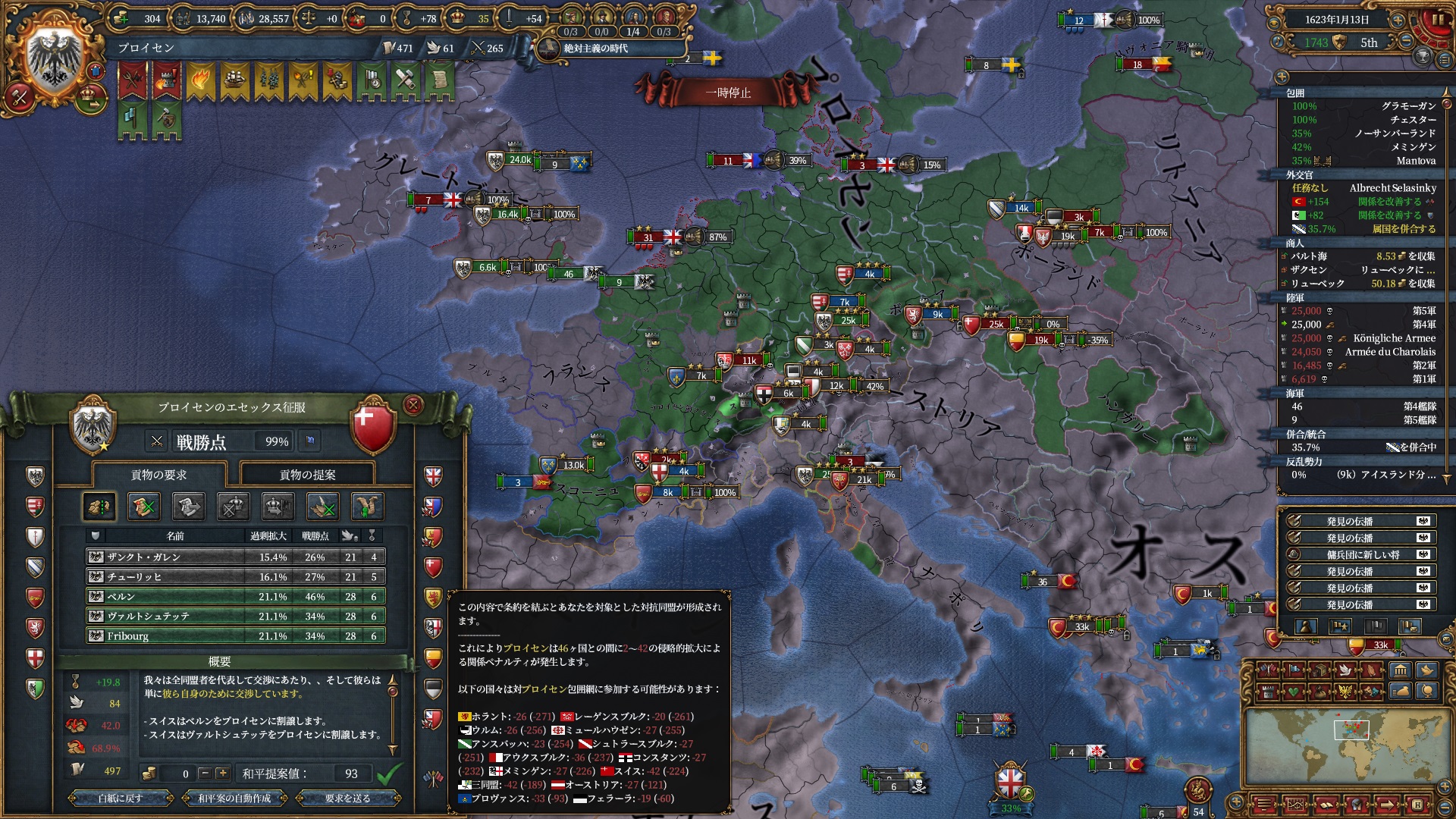Reset the treaty with 白紙に戻す

tap(121, 798)
